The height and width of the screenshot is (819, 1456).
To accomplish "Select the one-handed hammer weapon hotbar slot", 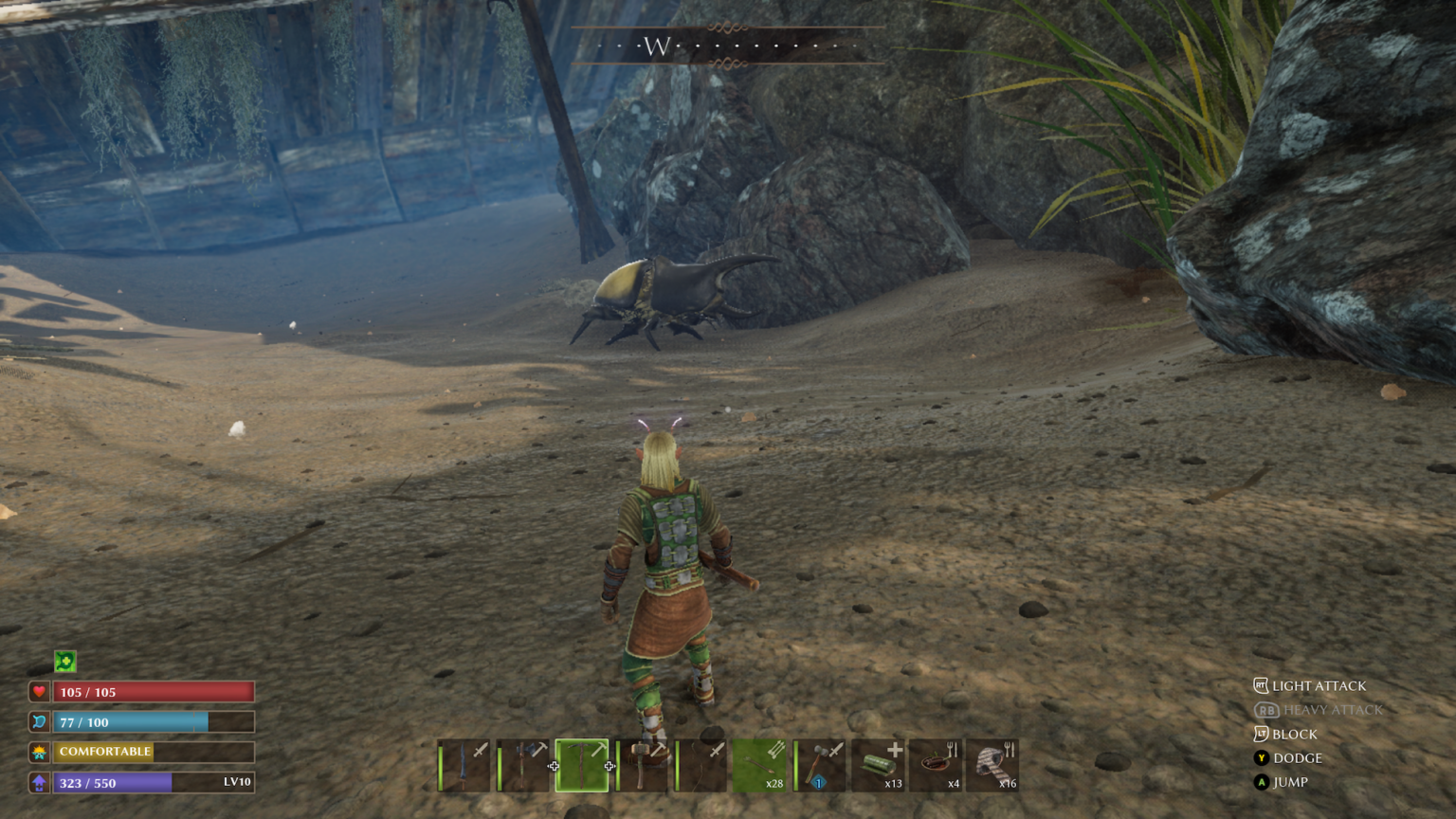I will tap(821, 763).
